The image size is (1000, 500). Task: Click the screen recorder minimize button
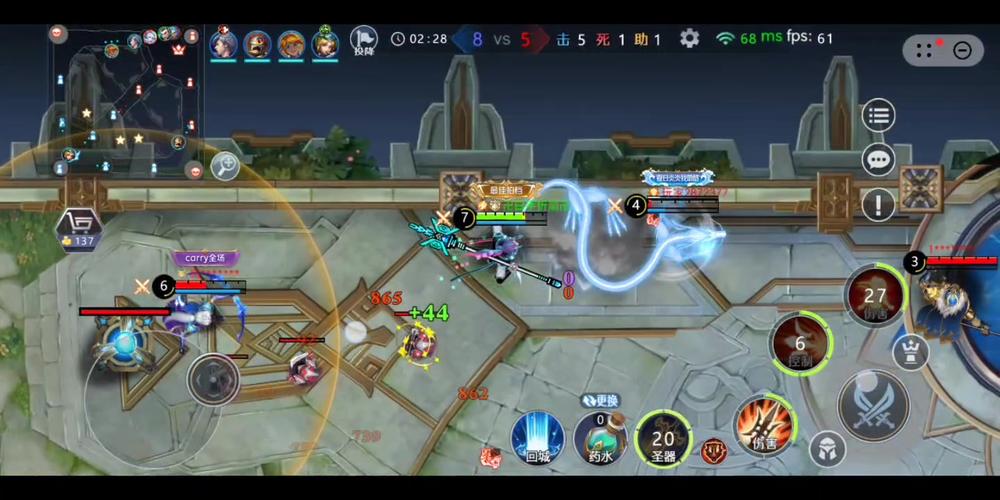coord(962,50)
